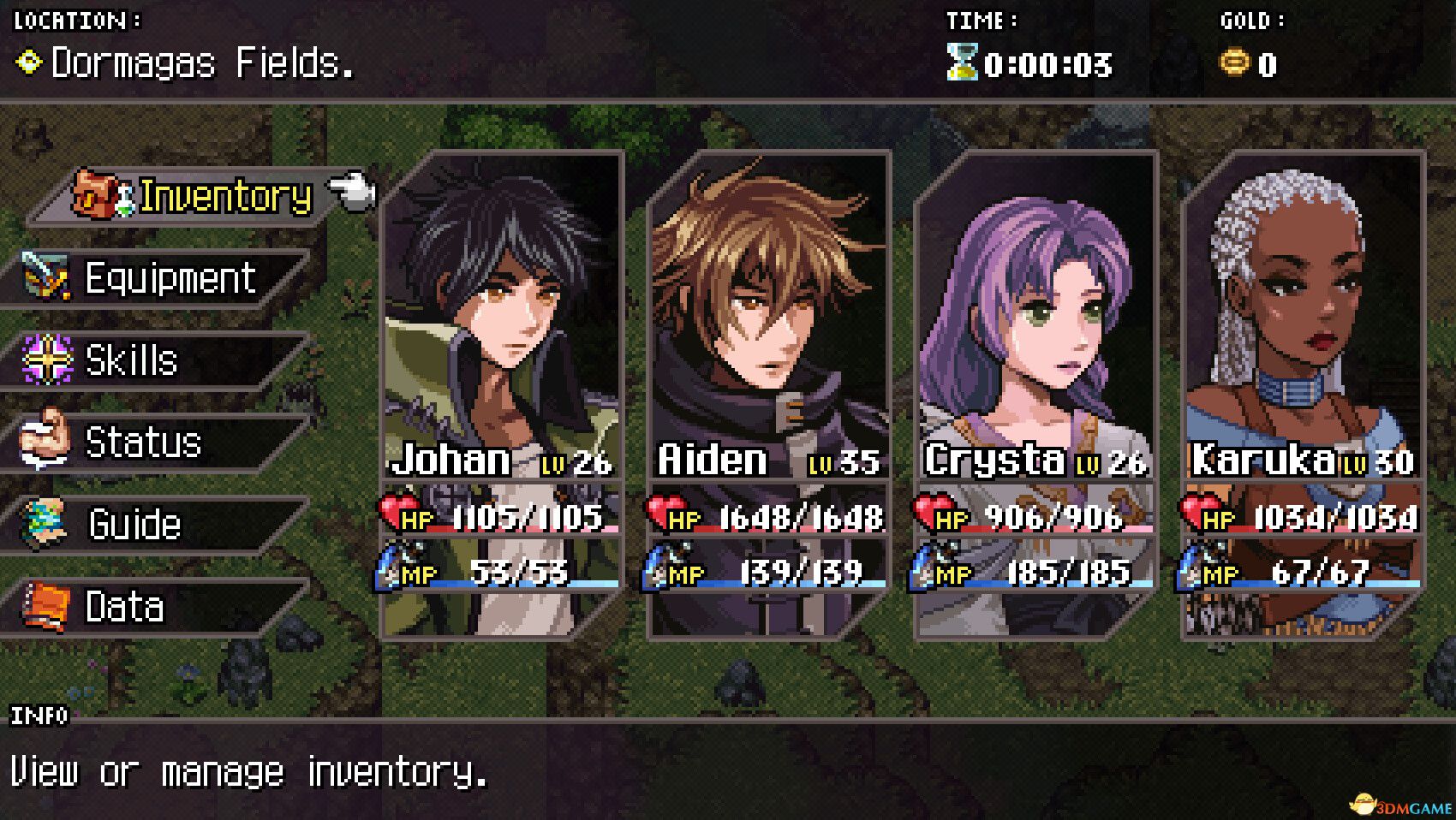Open the Equipment menu entry
The image size is (1456, 820).
tap(169, 276)
